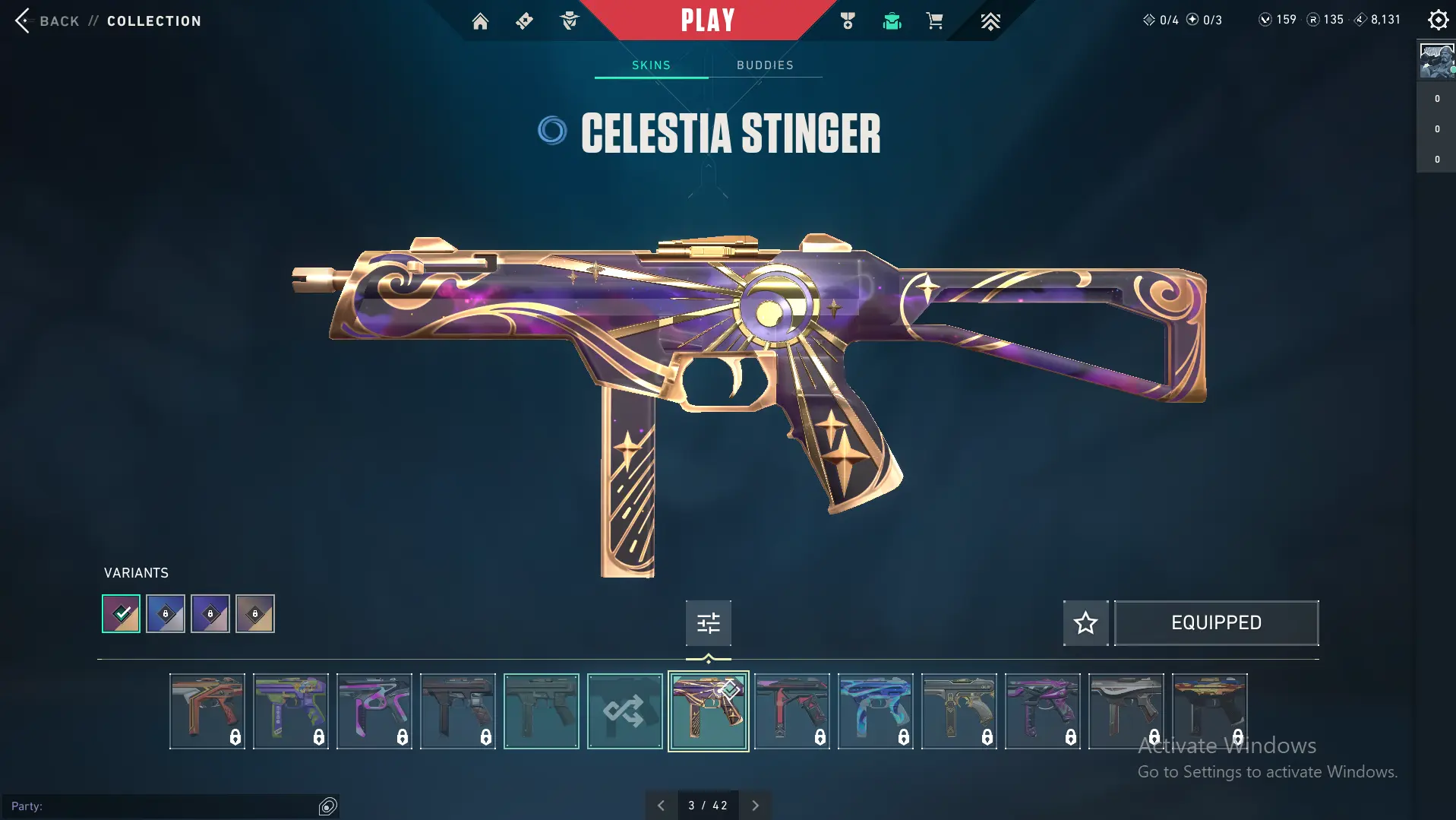Open the agents icon in top bar

(569, 21)
